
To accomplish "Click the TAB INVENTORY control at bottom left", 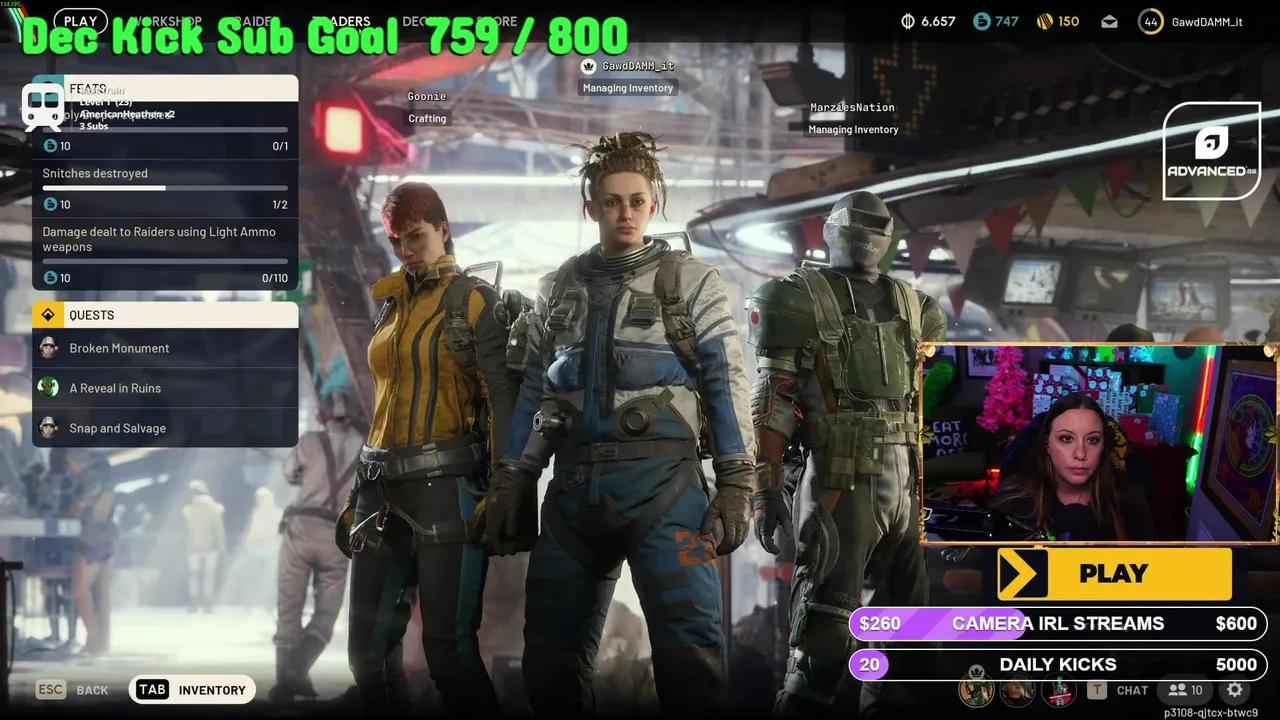I will 191,689.
